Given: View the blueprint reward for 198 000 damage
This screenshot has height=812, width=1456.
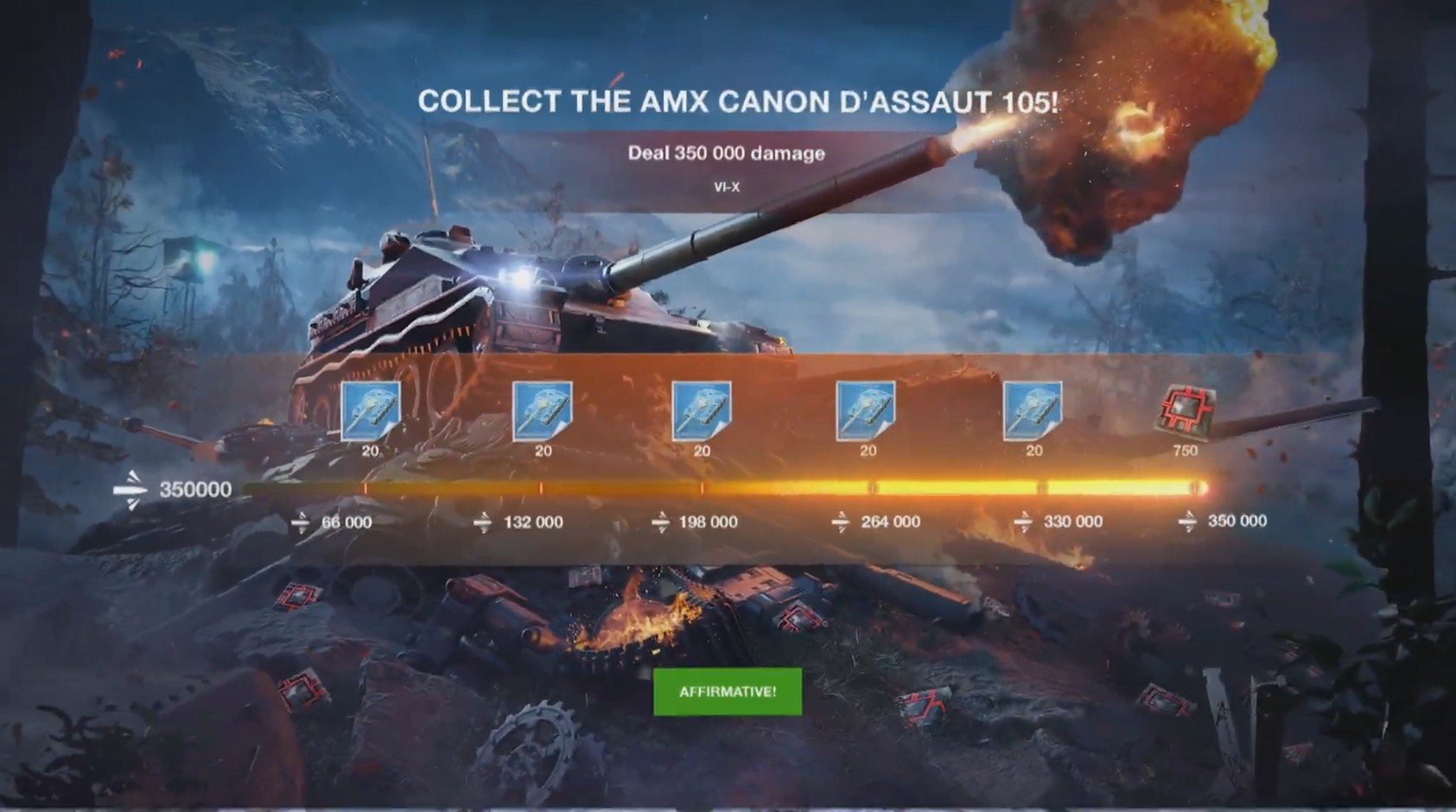Looking at the screenshot, I should 702,410.
